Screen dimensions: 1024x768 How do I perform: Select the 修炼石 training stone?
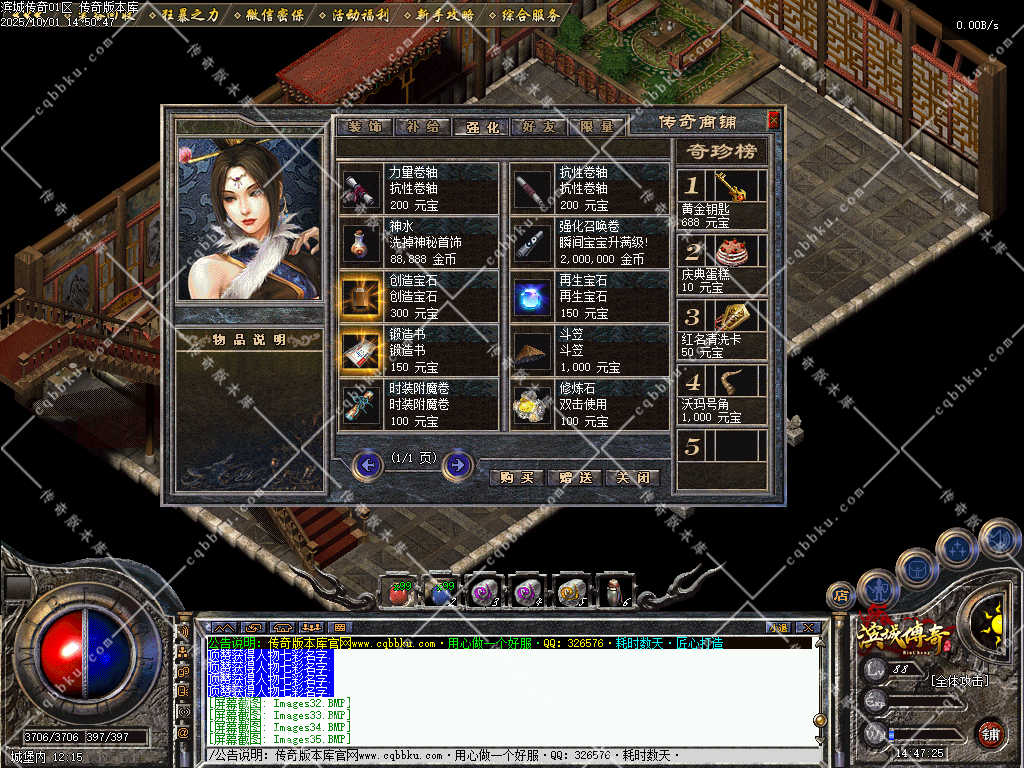click(528, 405)
